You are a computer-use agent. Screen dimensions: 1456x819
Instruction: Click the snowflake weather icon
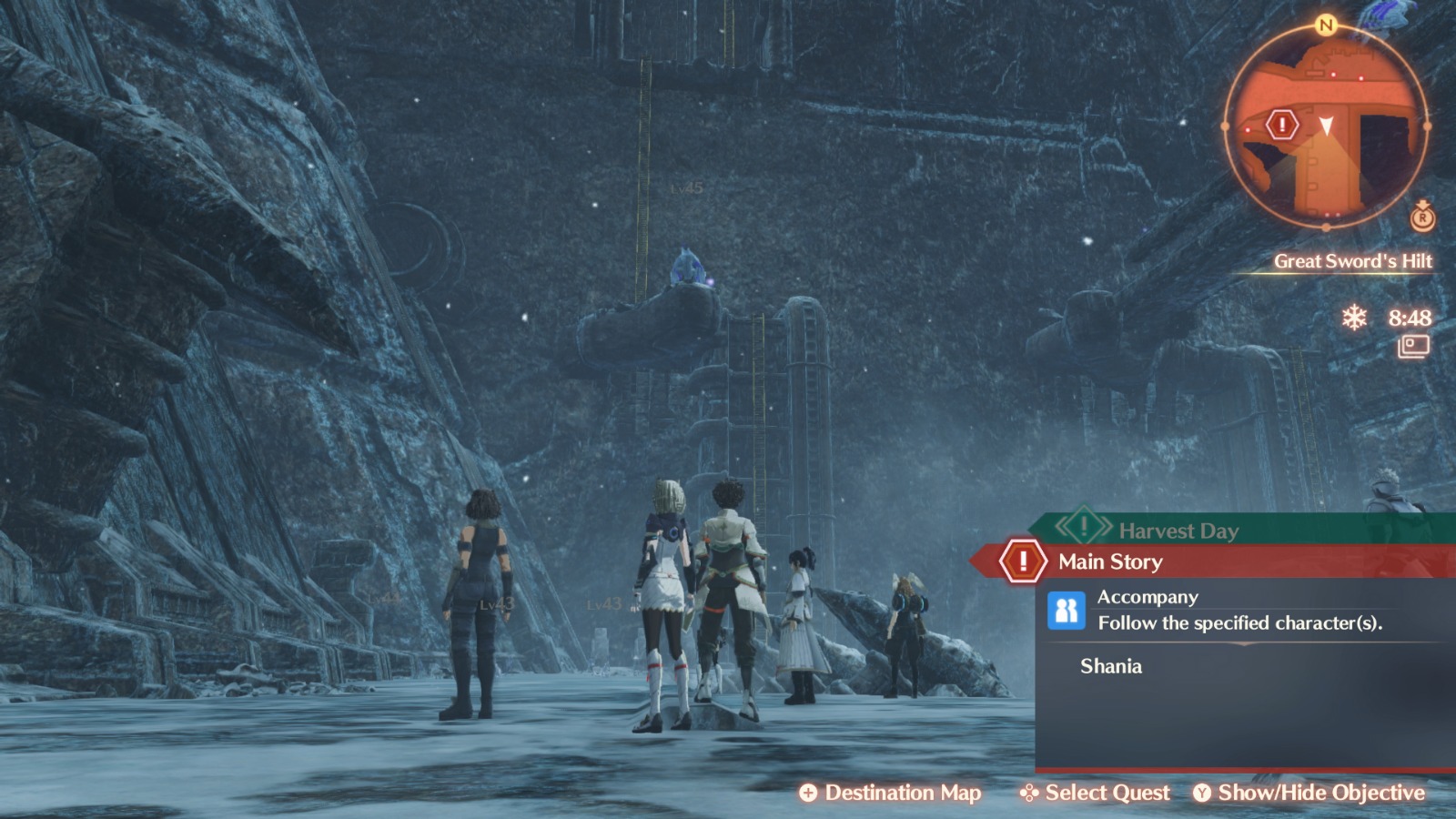(x=1356, y=318)
